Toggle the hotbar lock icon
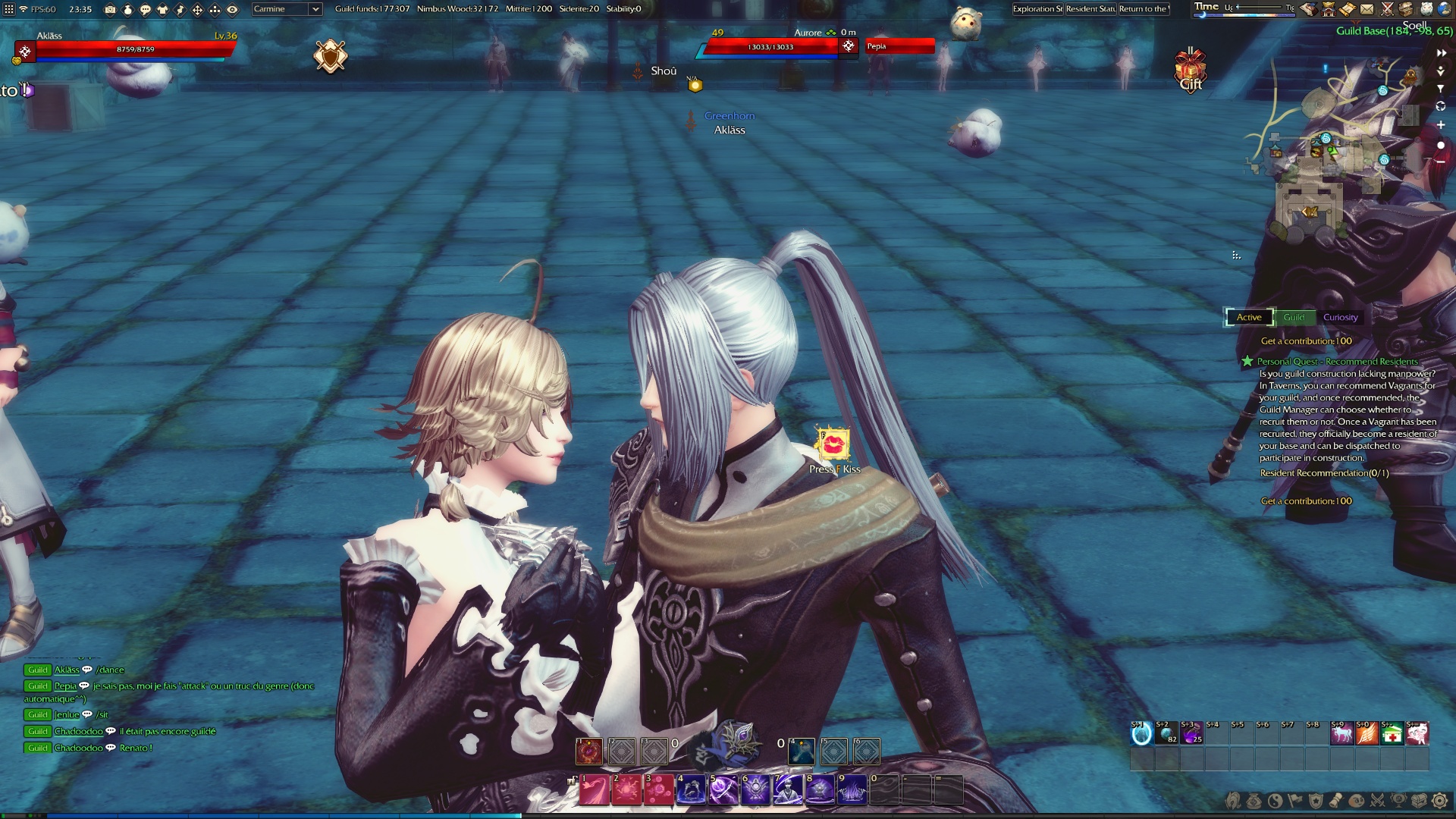 tap(572, 780)
